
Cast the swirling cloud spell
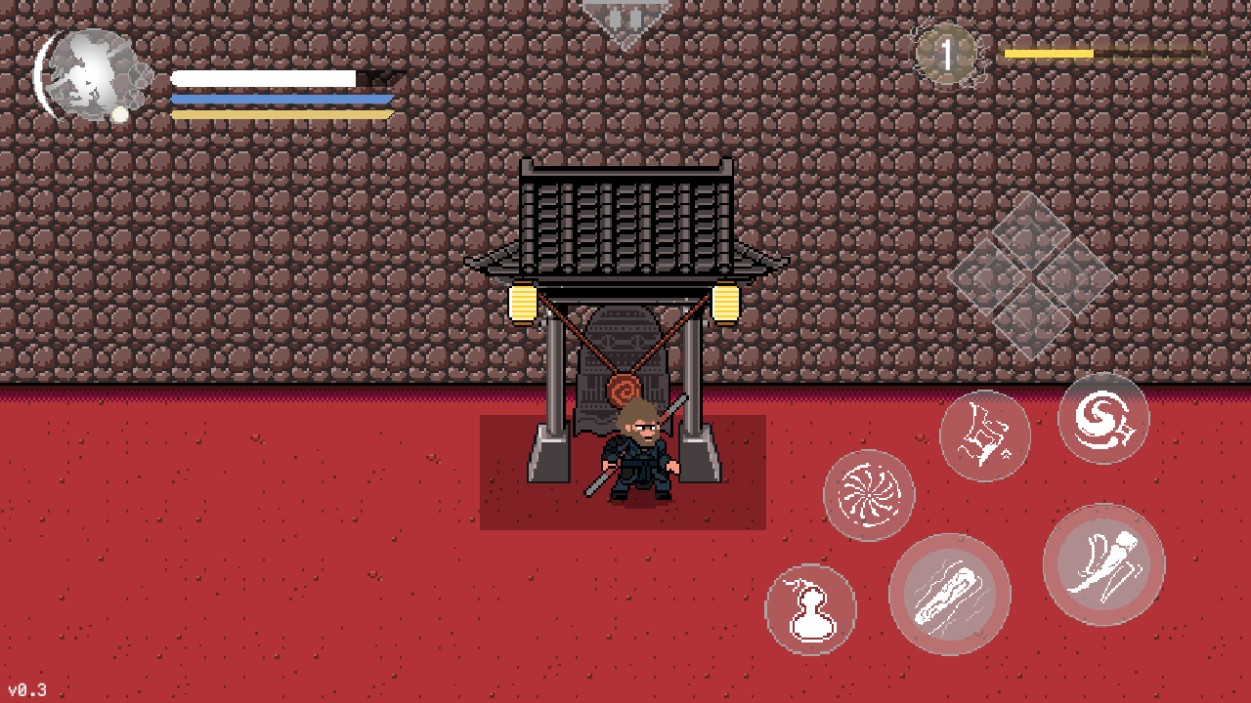pos(1103,418)
